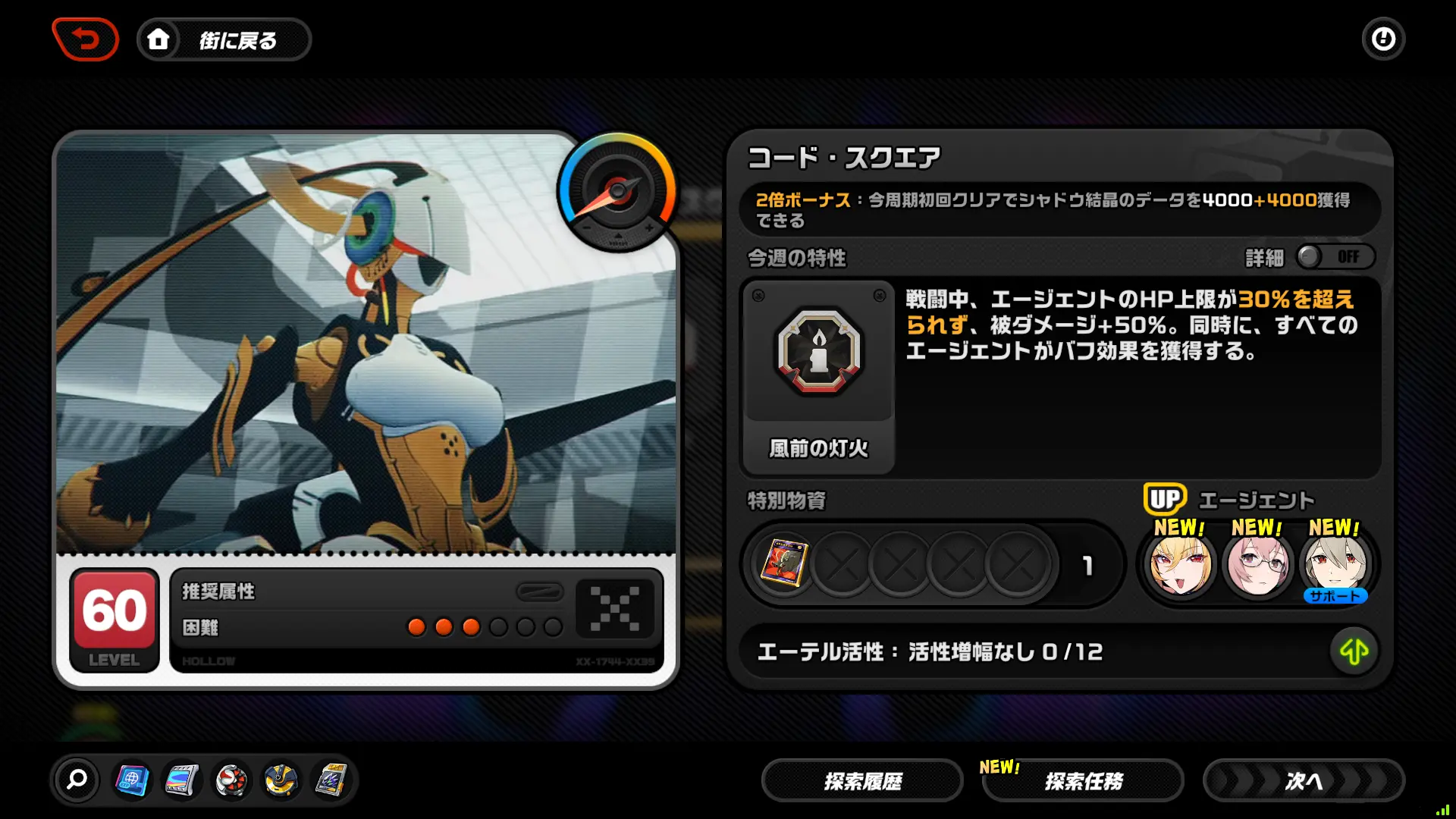Click the special supply item card
Viewport: 1456px width, 819px height.
[x=785, y=564]
